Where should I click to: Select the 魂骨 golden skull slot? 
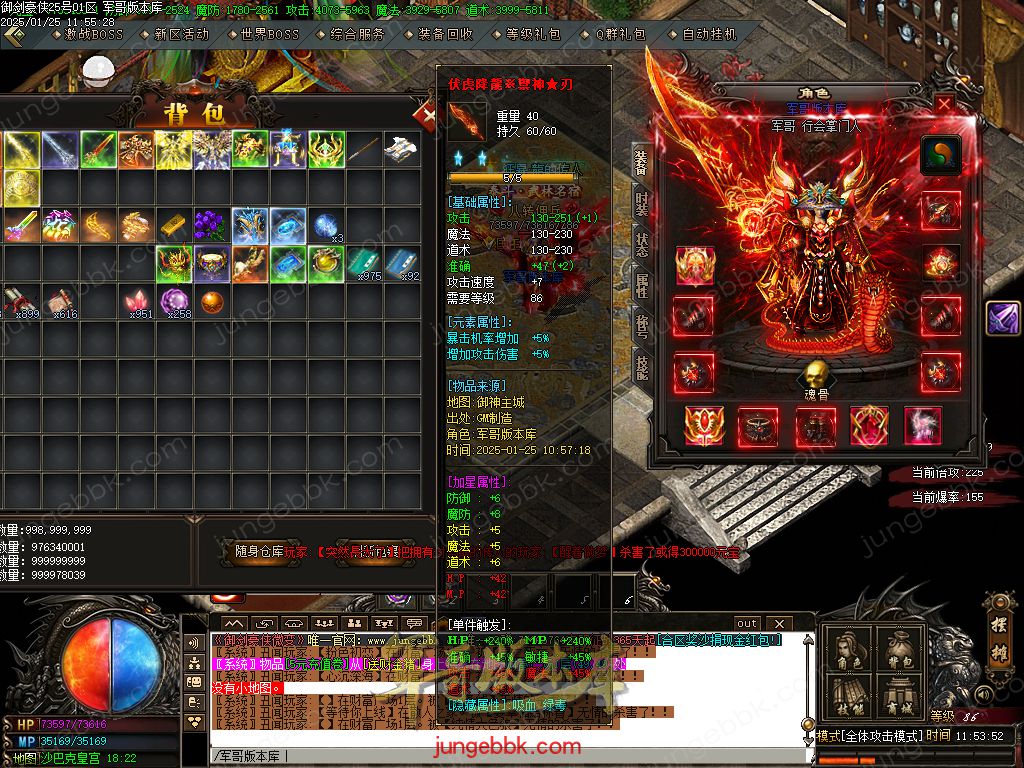(817, 378)
